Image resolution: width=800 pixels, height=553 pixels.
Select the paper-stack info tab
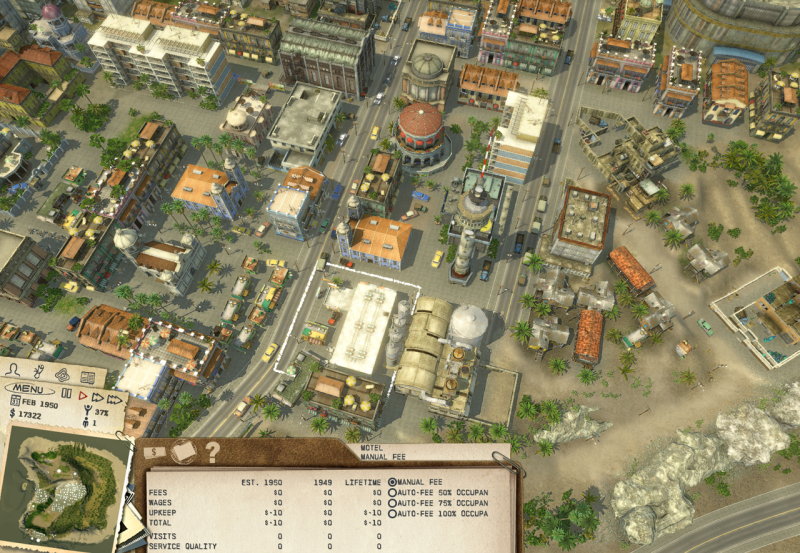tap(183, 452)
